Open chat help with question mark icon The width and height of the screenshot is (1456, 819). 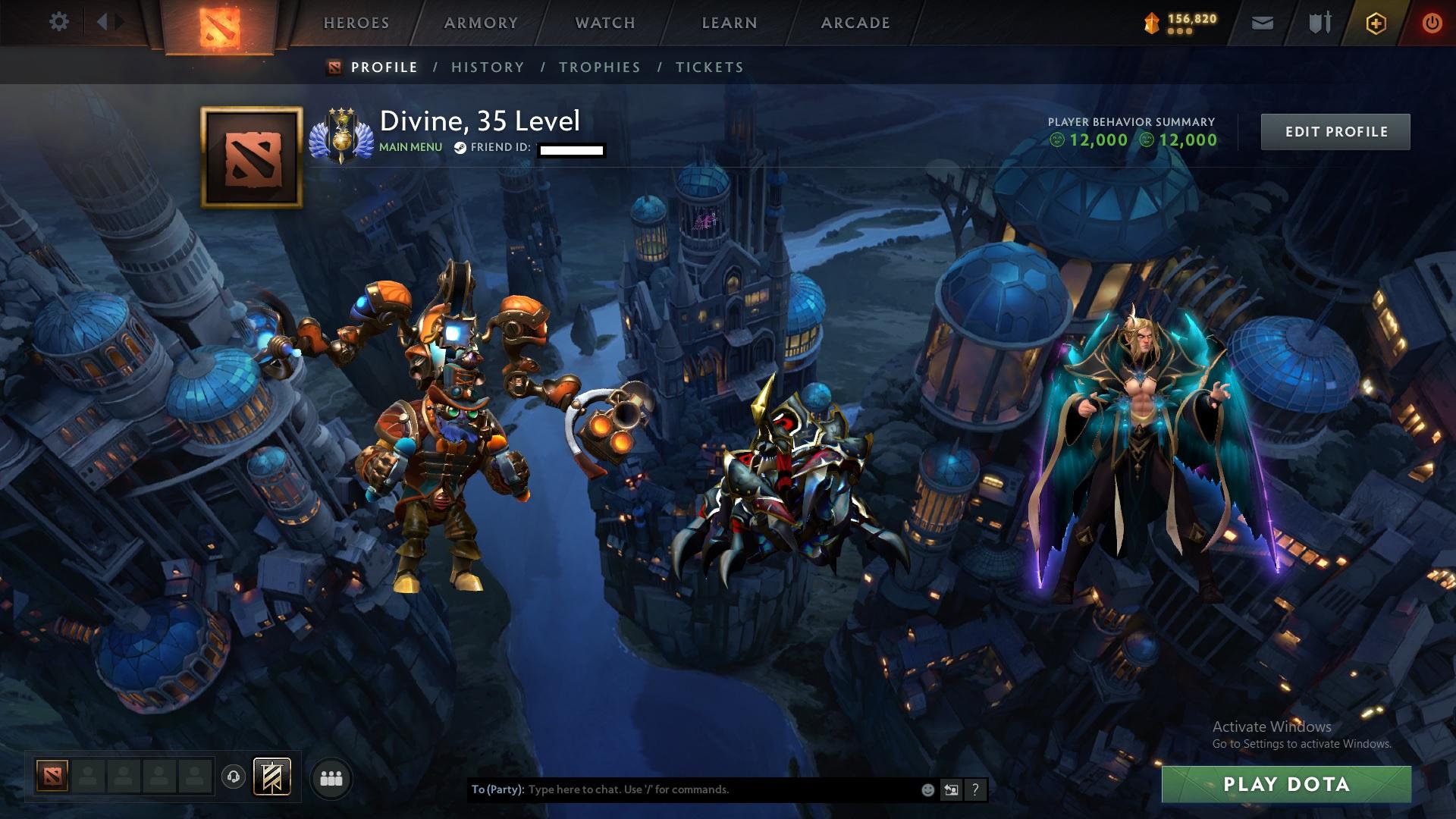point(975,789)
